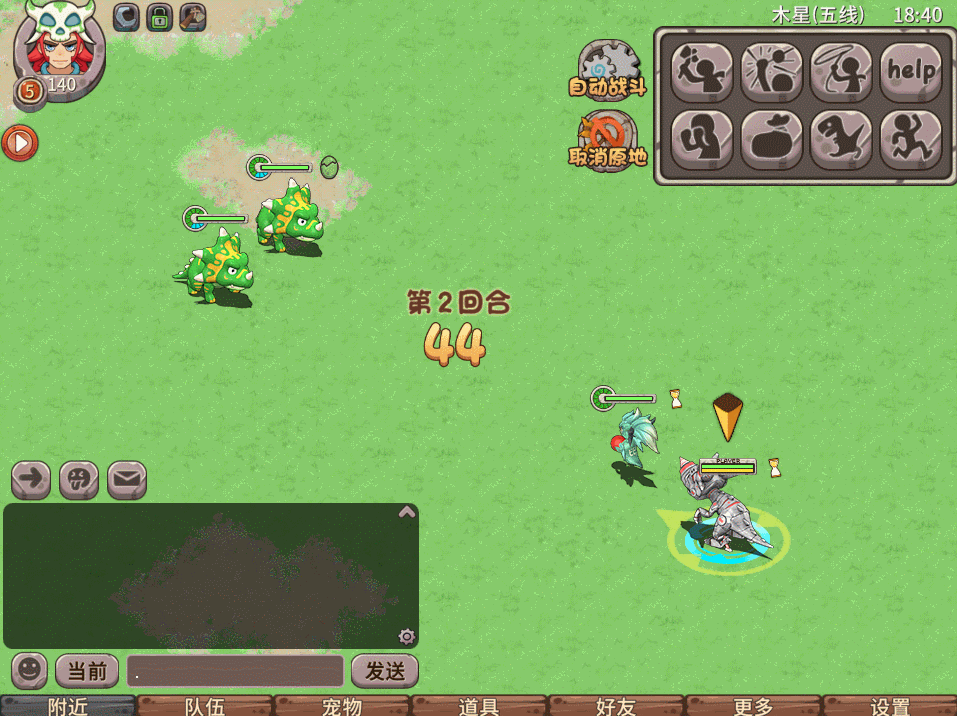
Task: Open the mail envelope button
Action: pyautogui.click(x=127, y=480)
